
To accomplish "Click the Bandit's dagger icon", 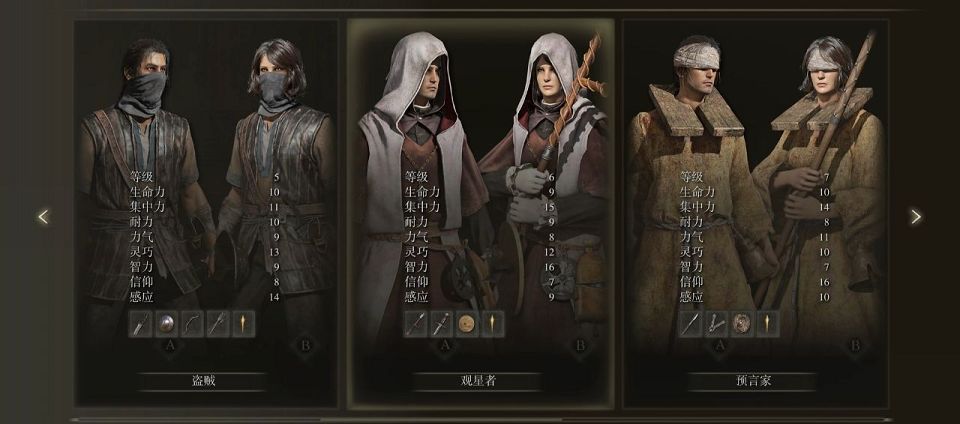I will pos(141,323).
